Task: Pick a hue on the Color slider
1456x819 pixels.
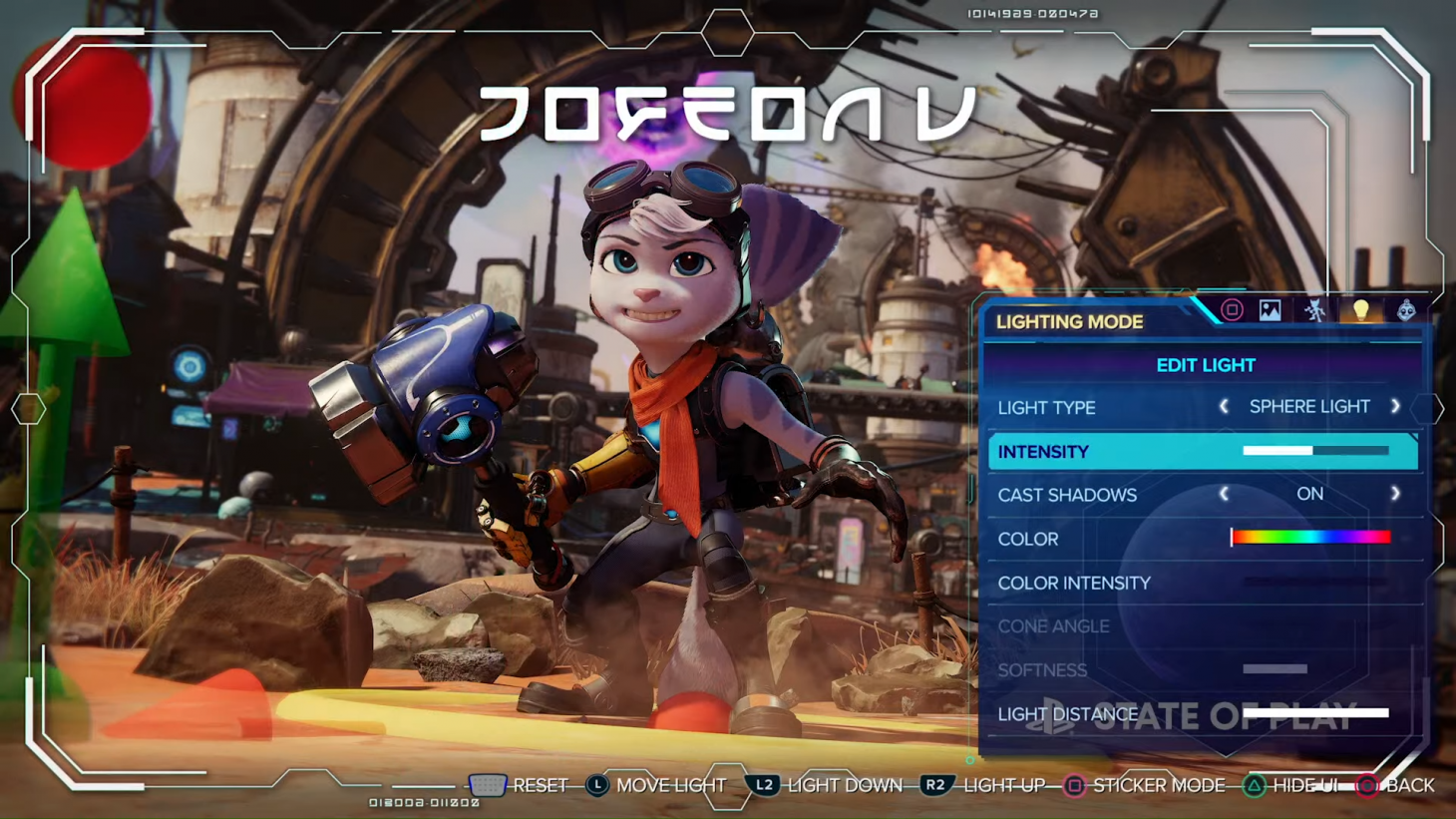Action: 1310,538
